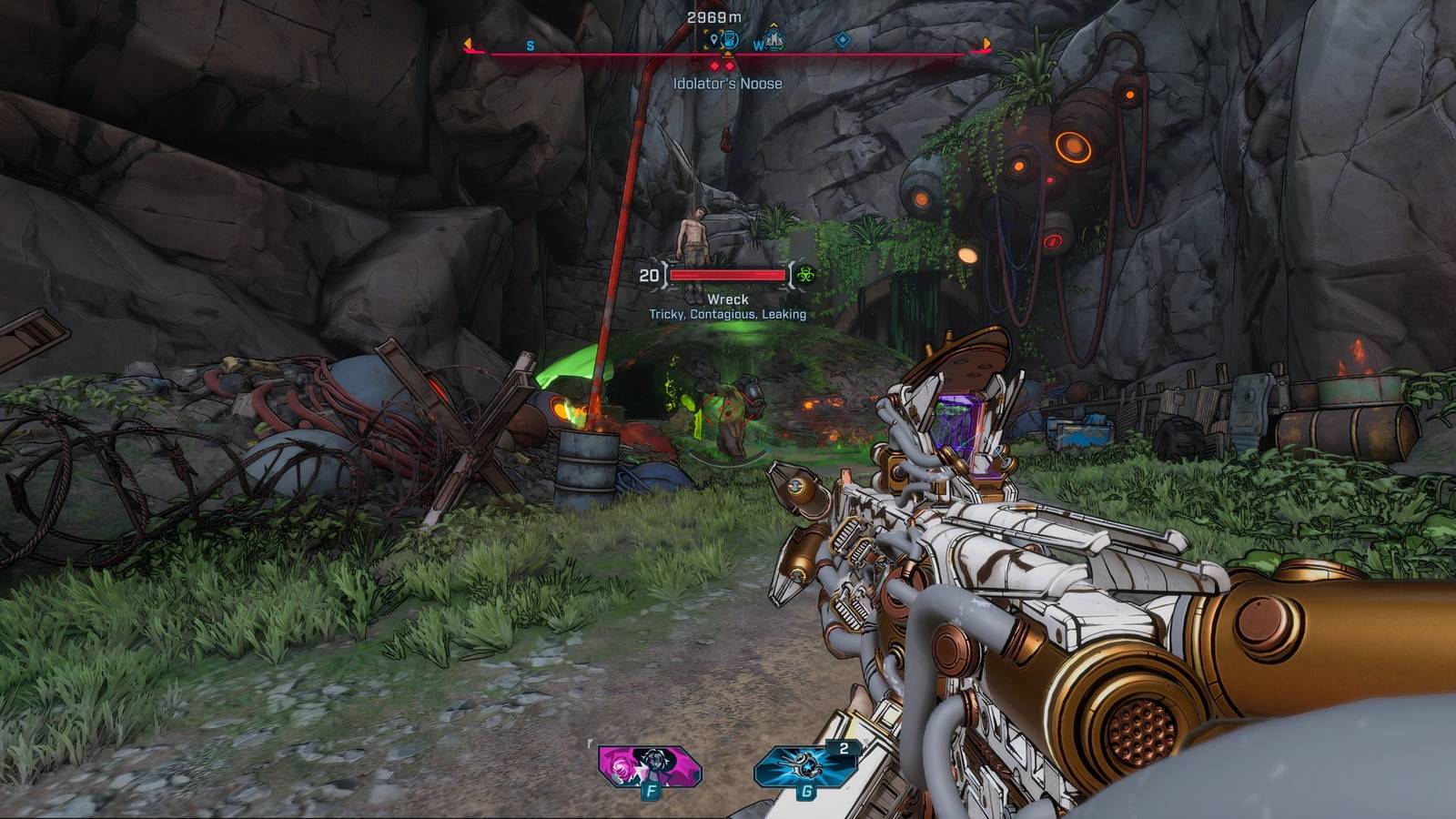The height and width of the screenshot is (819, 1456).
Task: Click the mountain landmark compass marker
Action: 774,40
